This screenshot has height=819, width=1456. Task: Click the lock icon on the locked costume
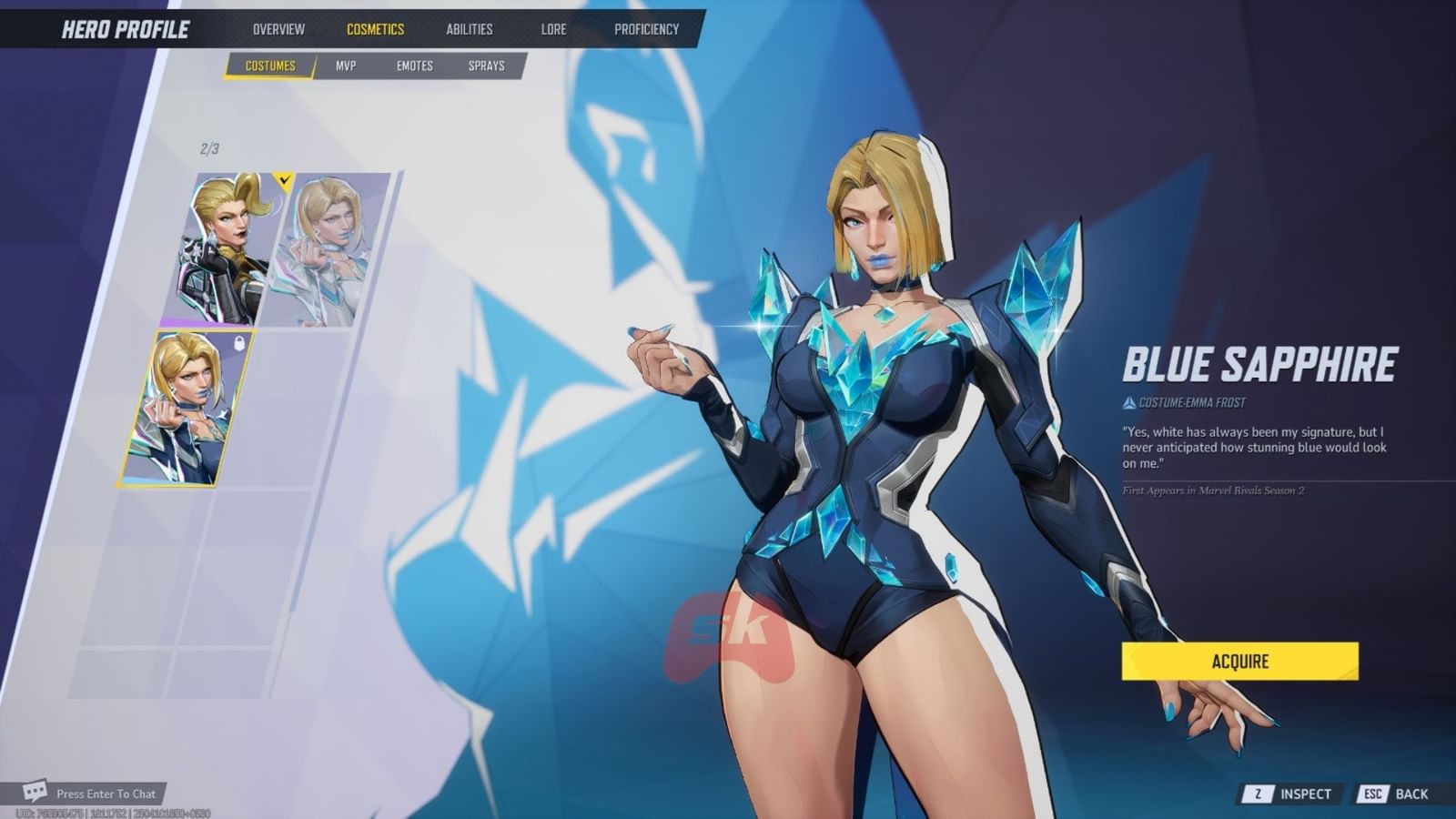pos(239,343)
